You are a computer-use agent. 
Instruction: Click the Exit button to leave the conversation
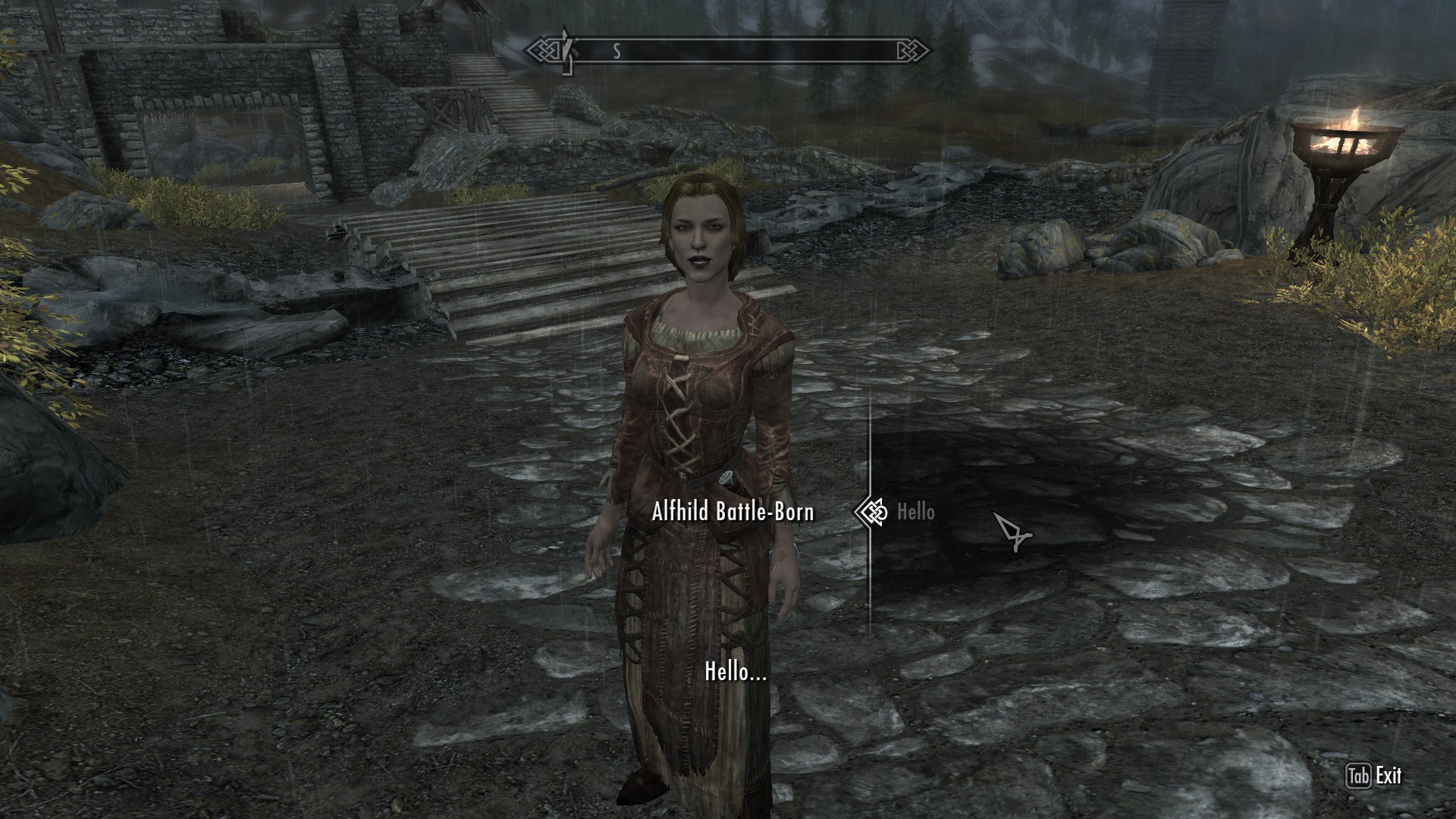(x=1375, y=776)
